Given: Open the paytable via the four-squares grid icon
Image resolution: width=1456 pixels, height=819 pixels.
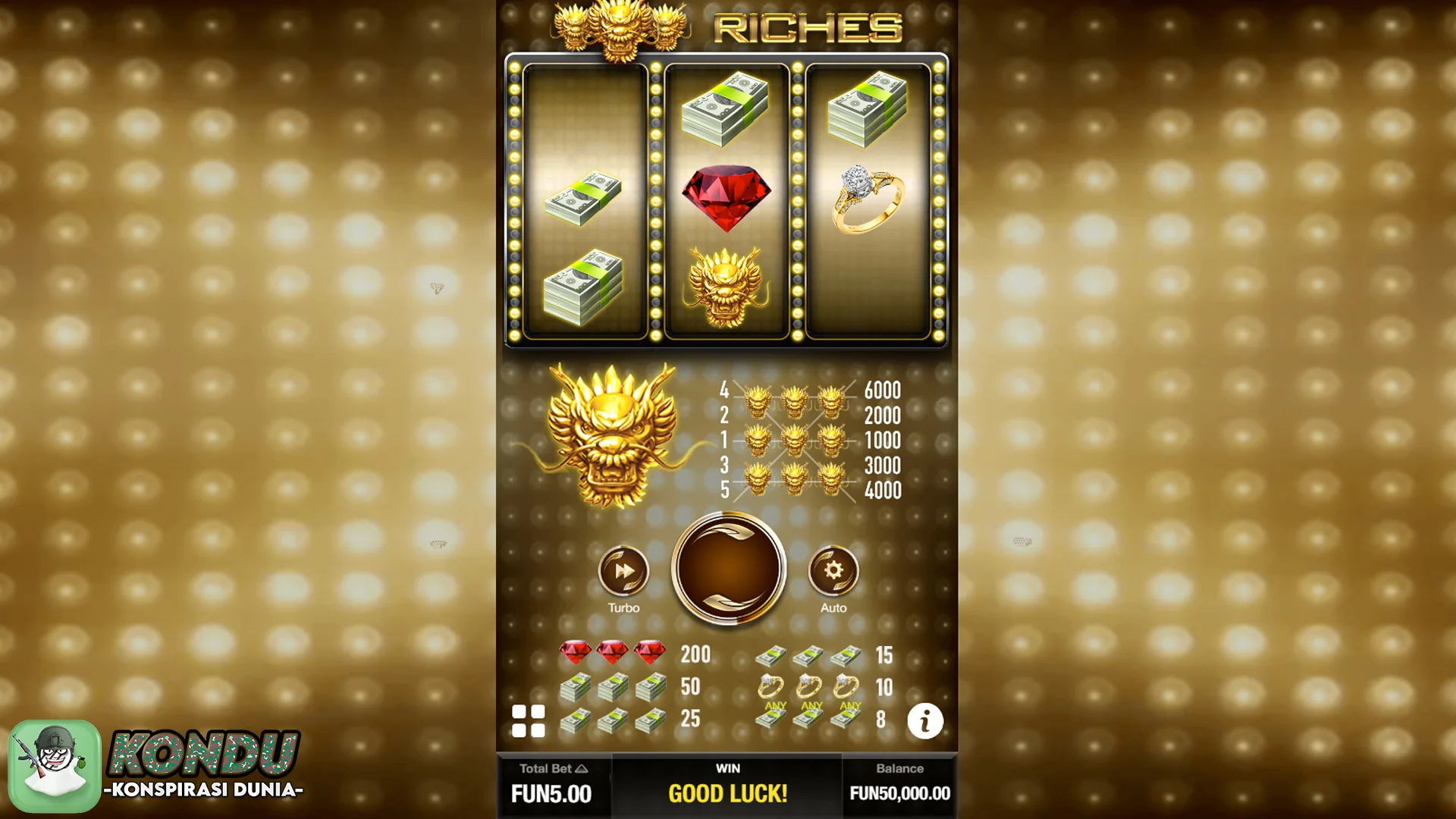Looking at the screenshot, I should tap(530, 722).
